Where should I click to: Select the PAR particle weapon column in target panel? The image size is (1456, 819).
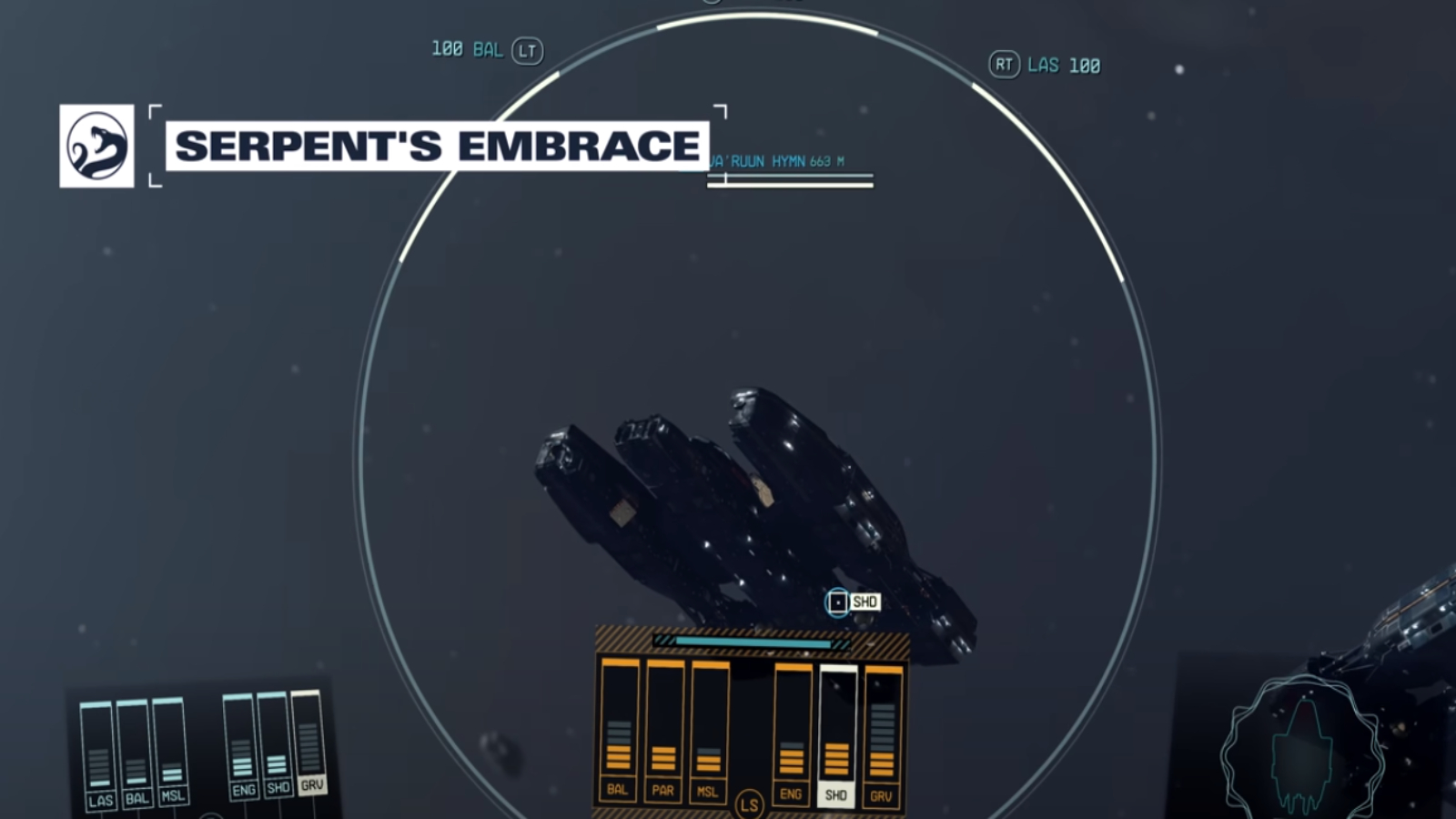coord(662,728)
